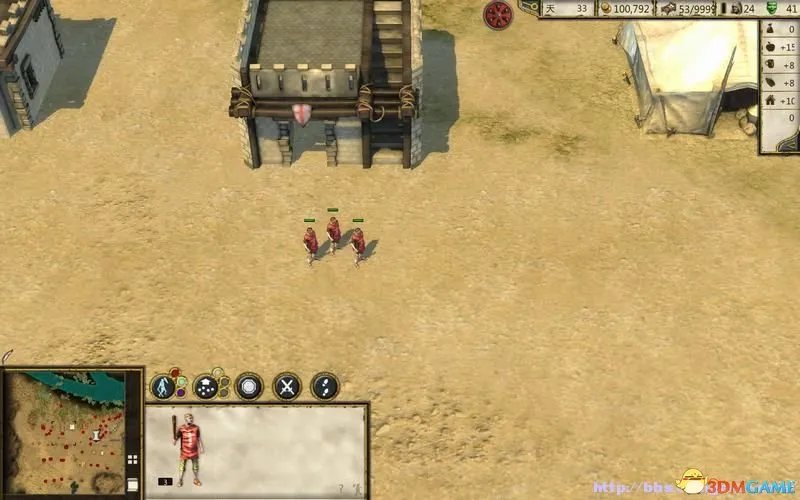Activate the octagon stop command
Viewport: 800px width, 500px height.
[x=249, y=386]
